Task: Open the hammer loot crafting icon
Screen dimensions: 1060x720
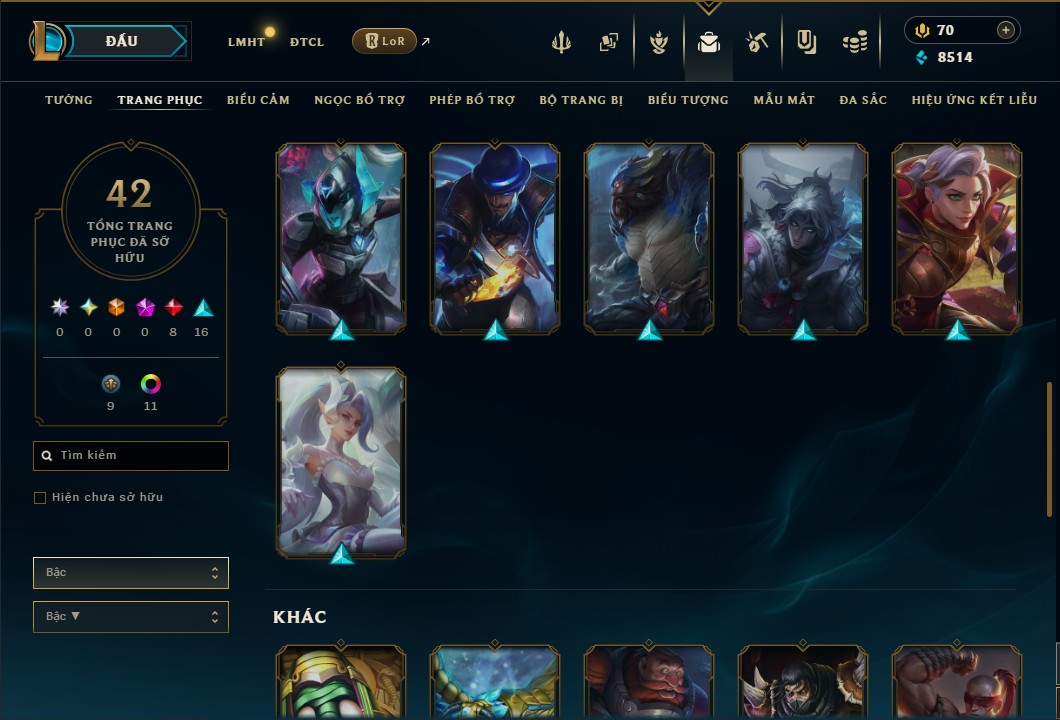Action: click(x=756, y=42)
